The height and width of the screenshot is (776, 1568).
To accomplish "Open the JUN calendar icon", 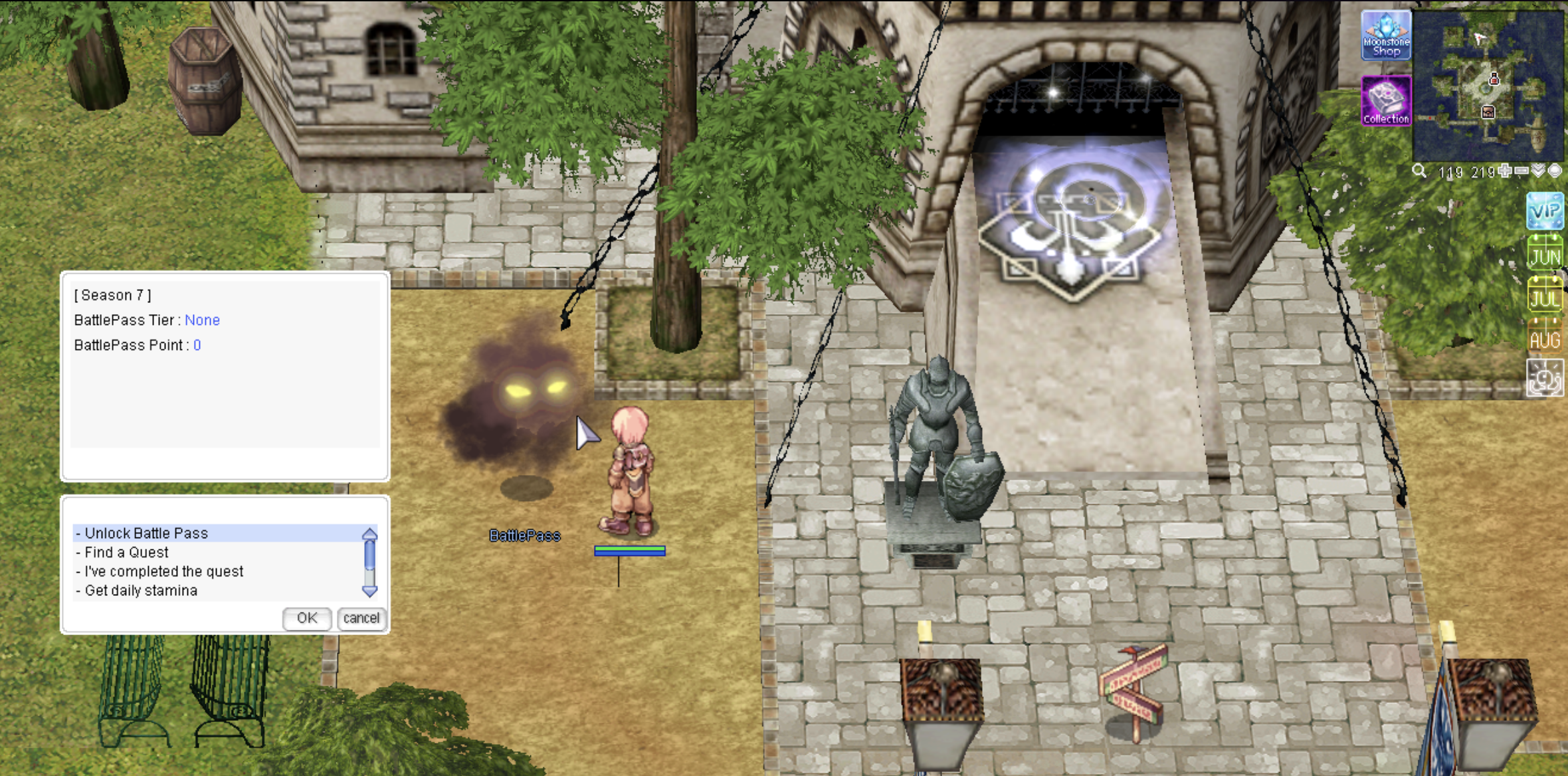I will click(x=1545, y=254).
